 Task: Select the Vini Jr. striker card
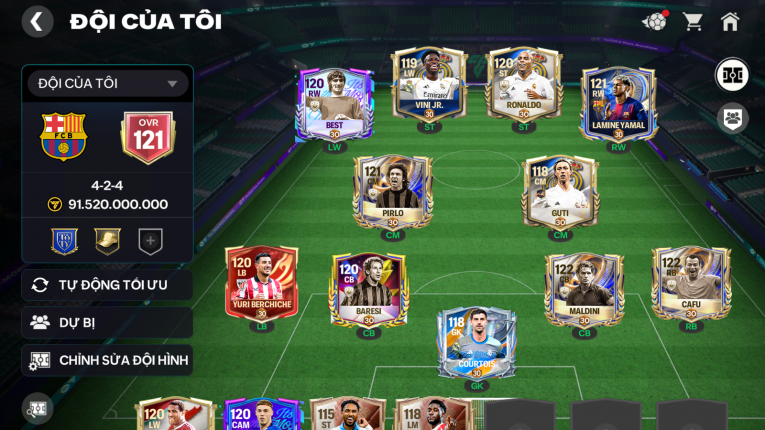tap(429, 84)
